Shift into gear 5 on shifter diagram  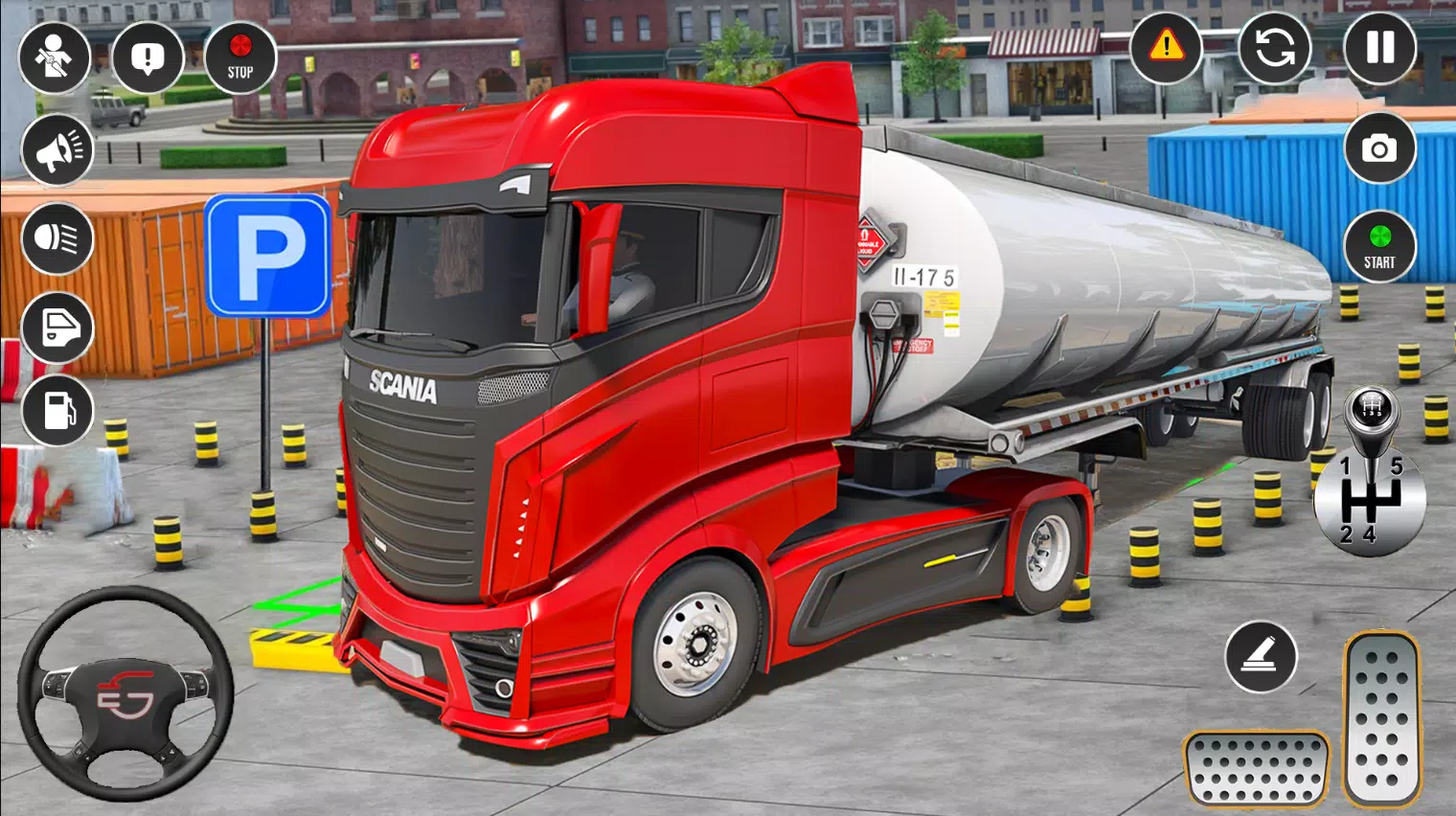(x=1399, y=465)
